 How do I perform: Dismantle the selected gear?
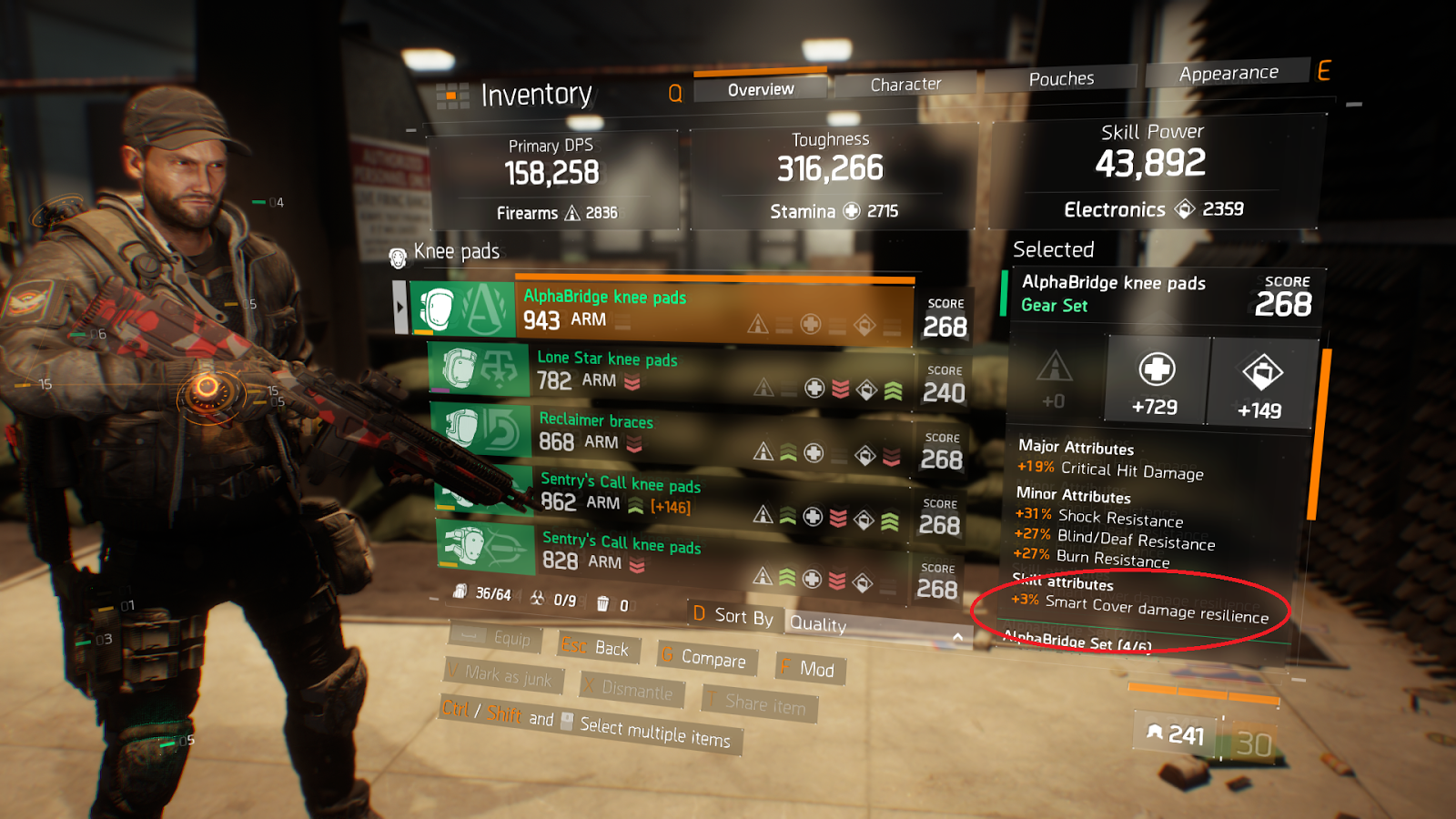[630, 690]
